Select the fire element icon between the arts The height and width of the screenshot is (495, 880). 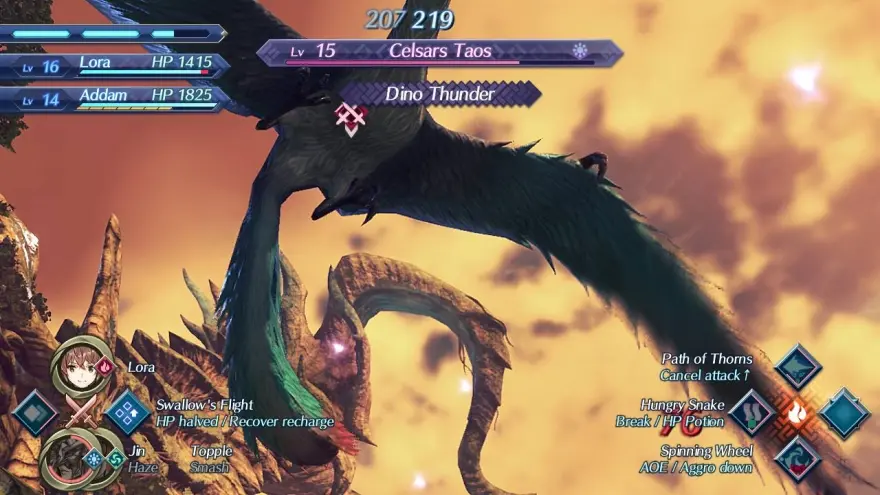pos(797,412)
